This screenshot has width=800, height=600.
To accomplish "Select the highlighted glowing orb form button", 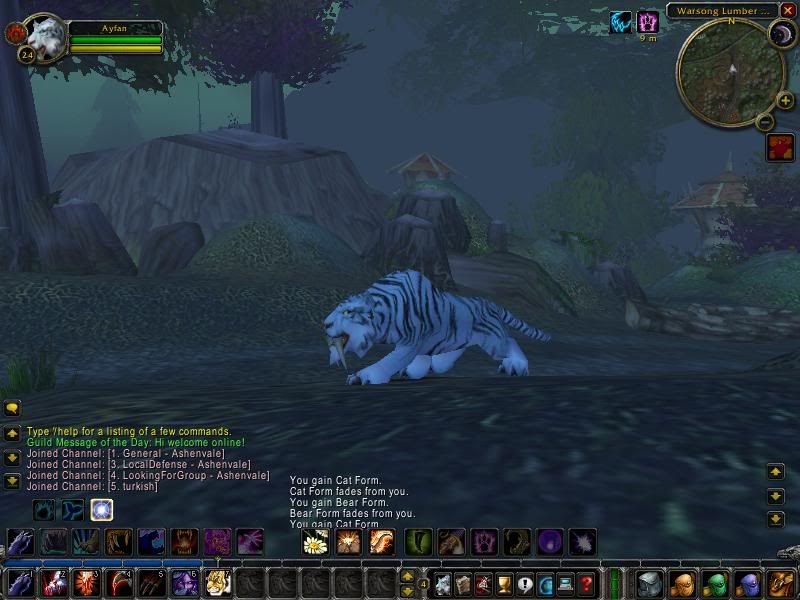I will point(101,510).
